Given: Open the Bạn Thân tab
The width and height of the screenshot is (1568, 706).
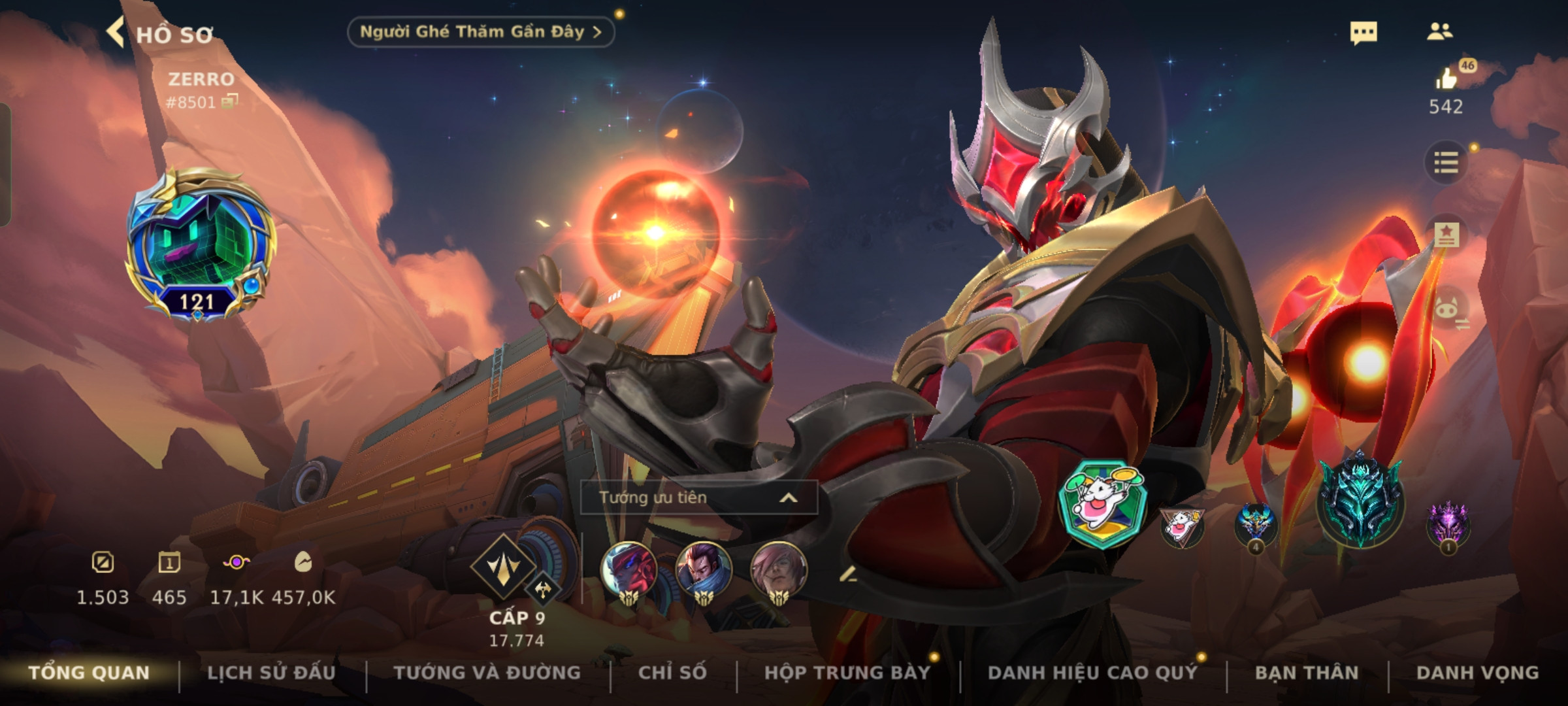Looking at the screenshot, I should pyautogui.click(x=1307, y=673).
